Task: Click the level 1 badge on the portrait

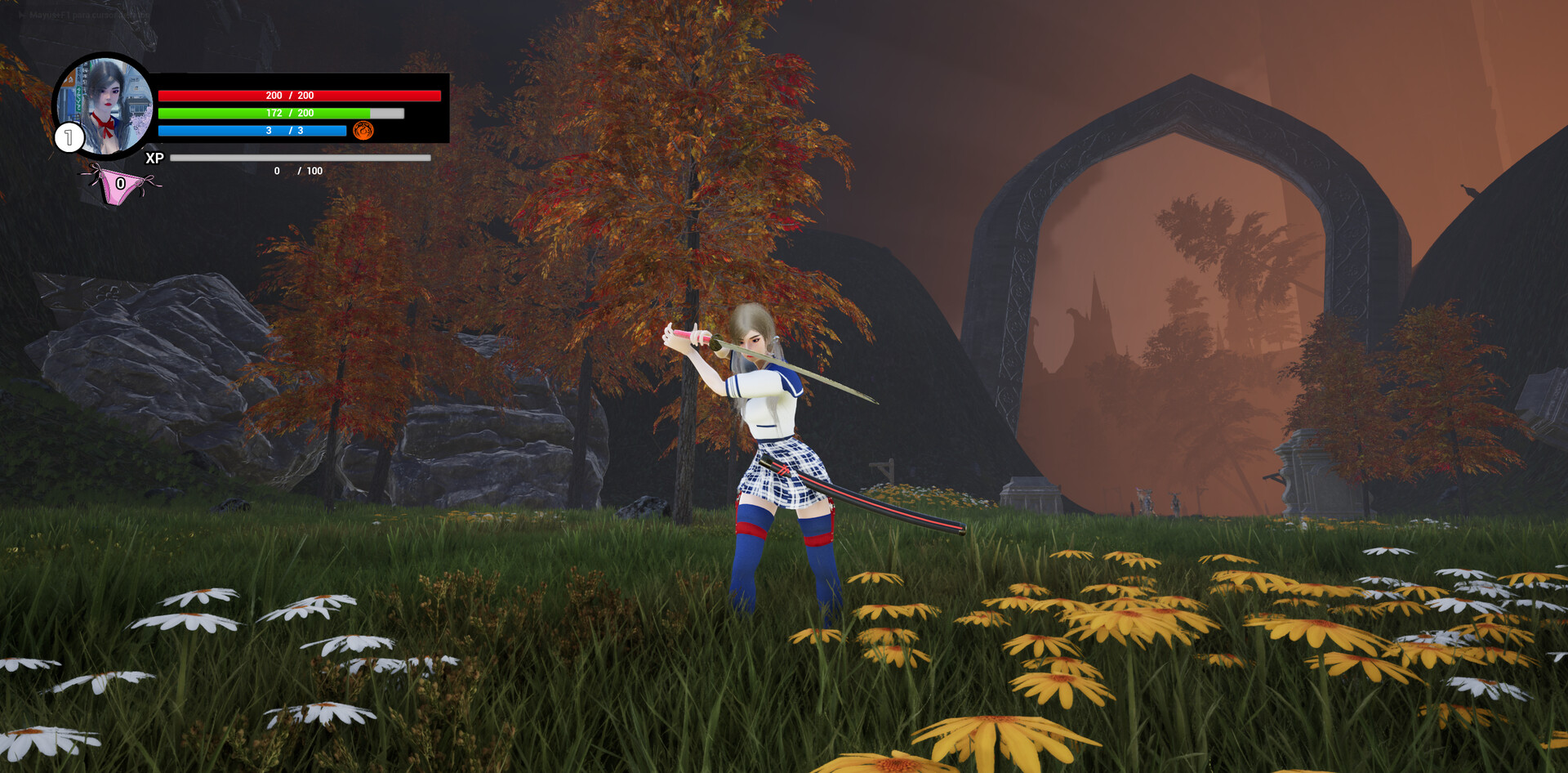Action: pos(69,137)
